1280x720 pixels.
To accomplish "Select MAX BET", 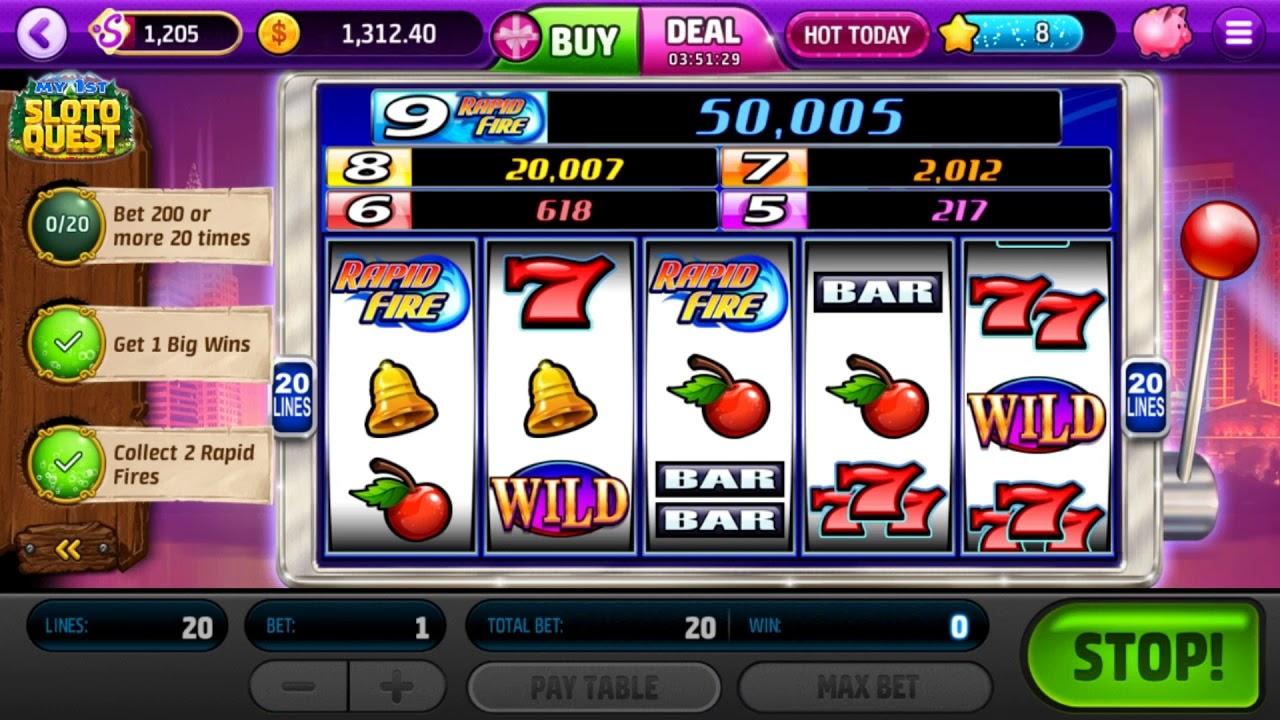I will click(866, 686).
